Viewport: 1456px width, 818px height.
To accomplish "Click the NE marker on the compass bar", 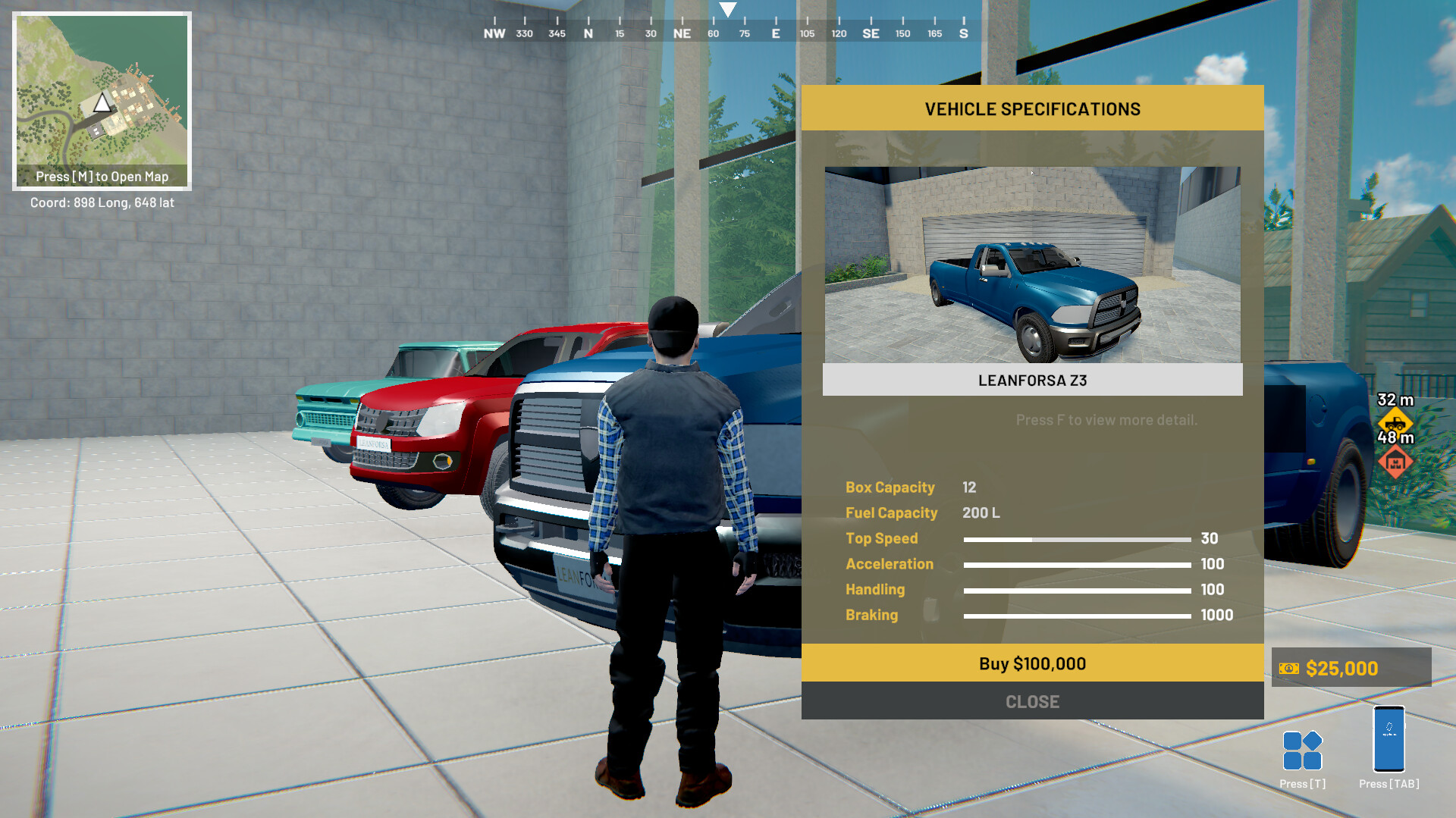I will tap(682, 33).
